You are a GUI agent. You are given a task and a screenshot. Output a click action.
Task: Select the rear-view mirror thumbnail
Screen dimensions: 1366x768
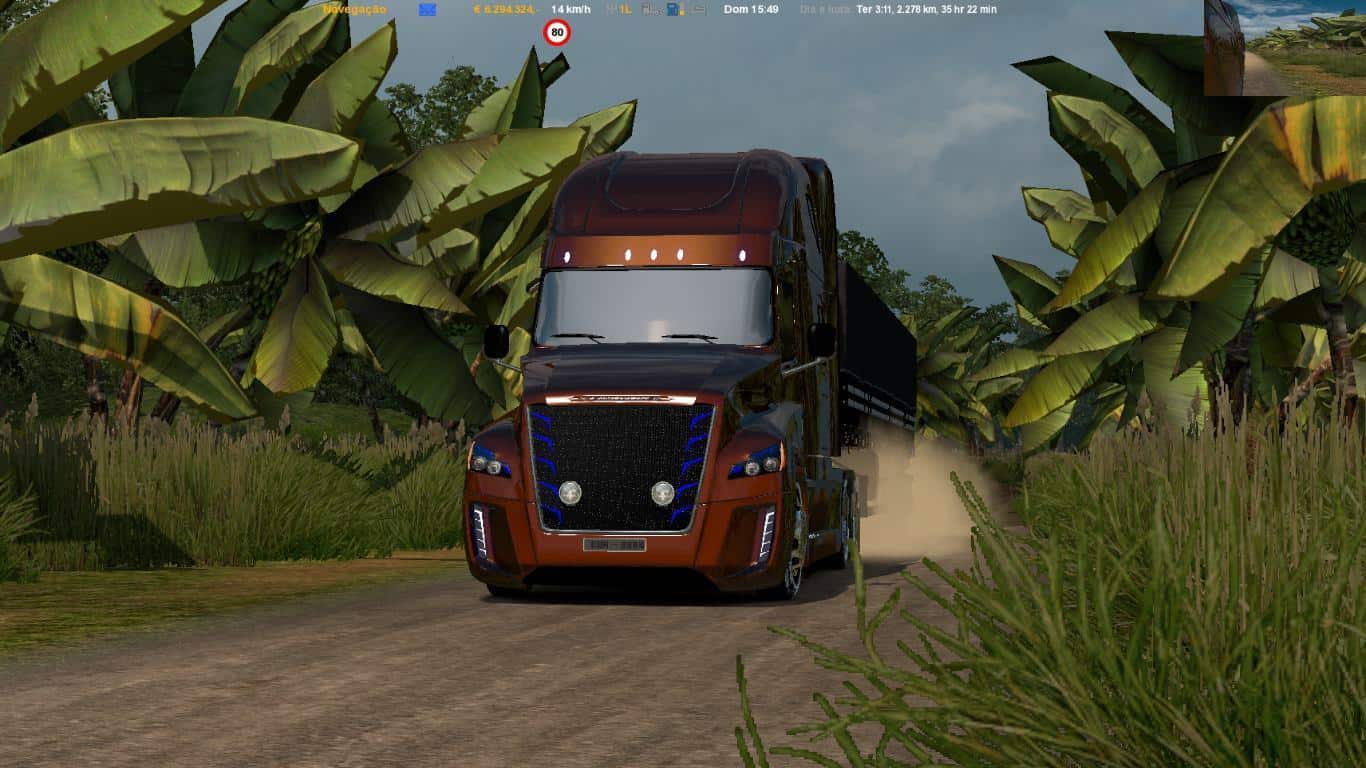tap(1284, 47)
